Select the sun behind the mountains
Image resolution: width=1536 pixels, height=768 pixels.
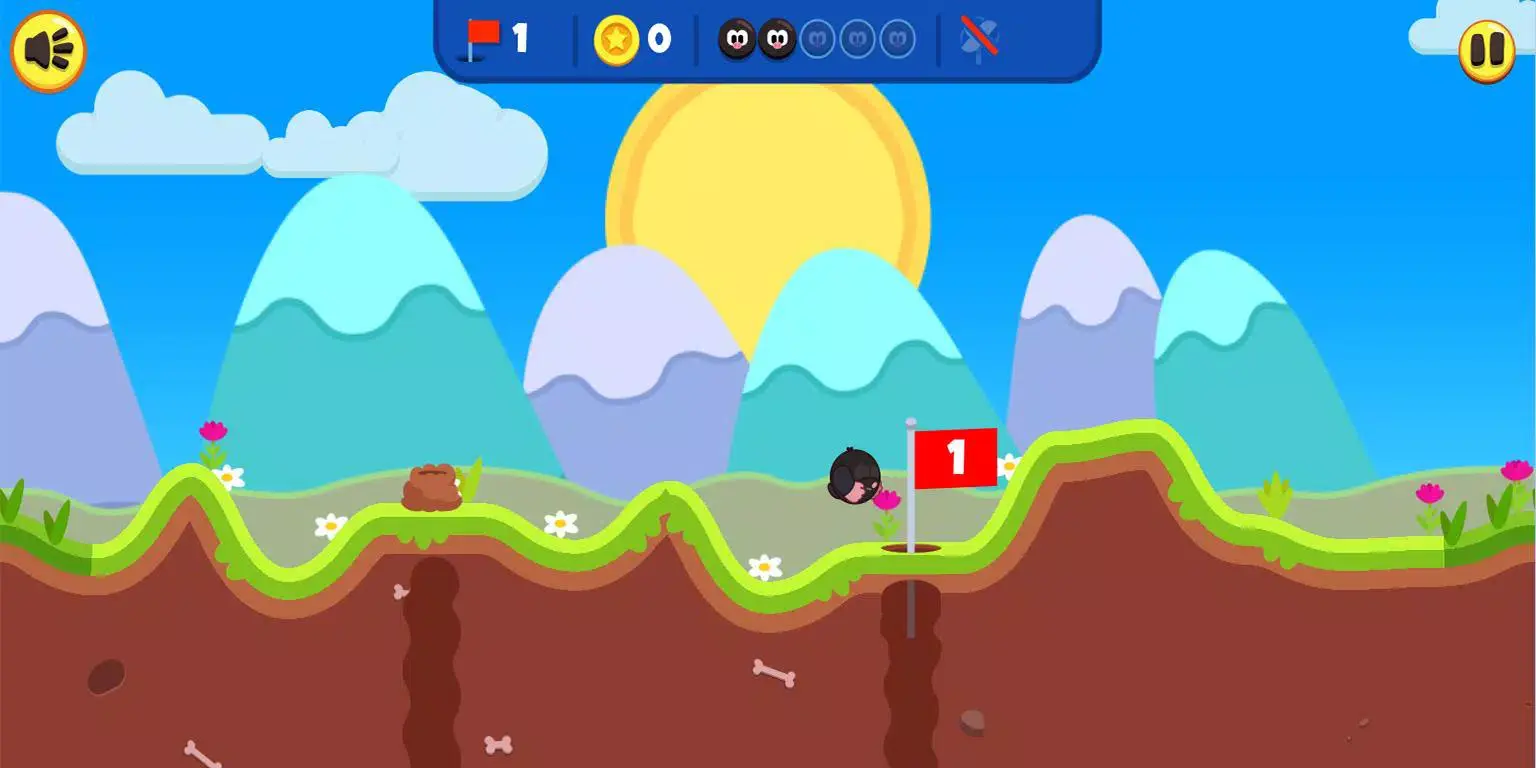pos(765,200)
